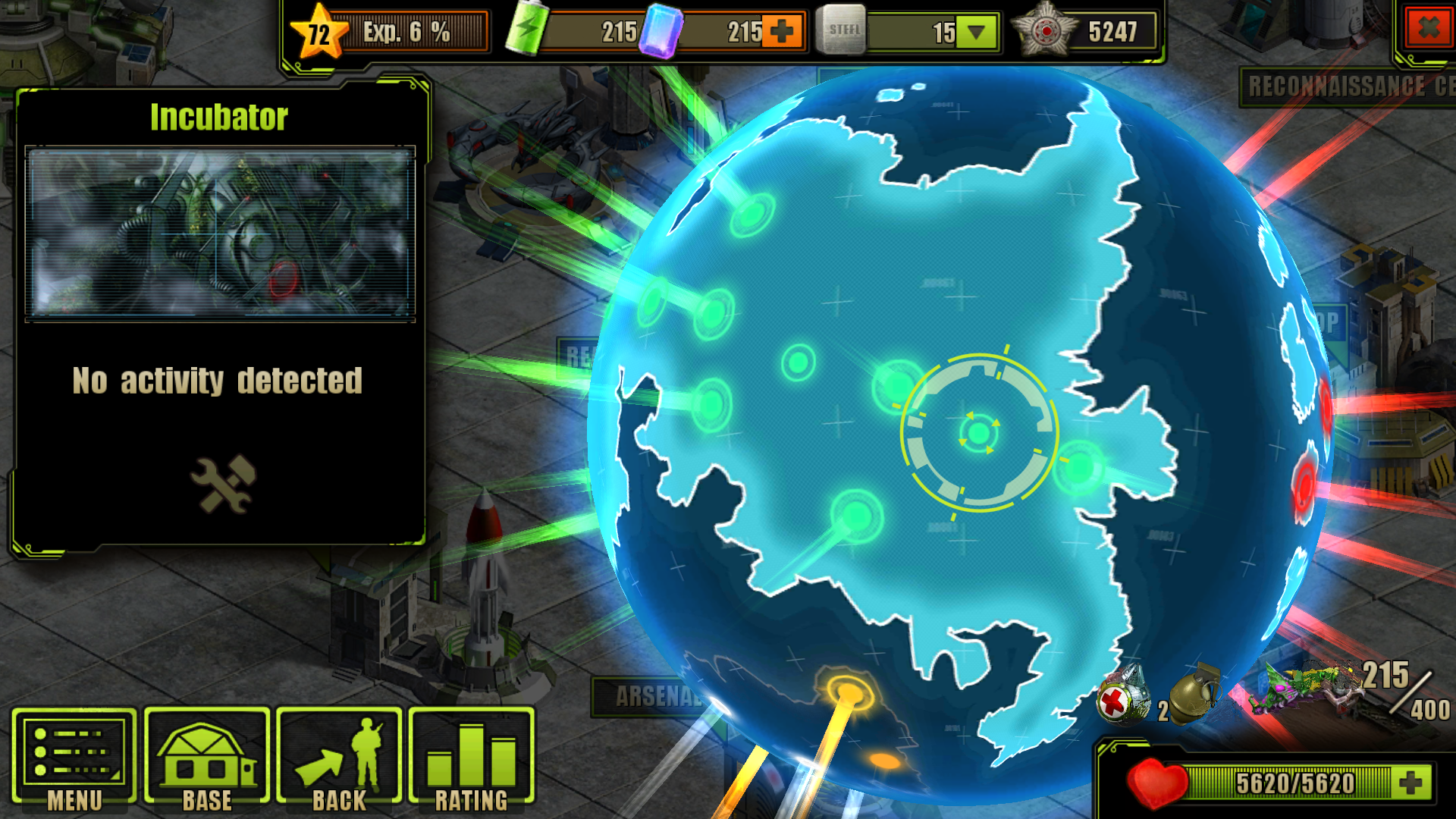Click the Incubator wrench and hammer icon

point(223,484)
